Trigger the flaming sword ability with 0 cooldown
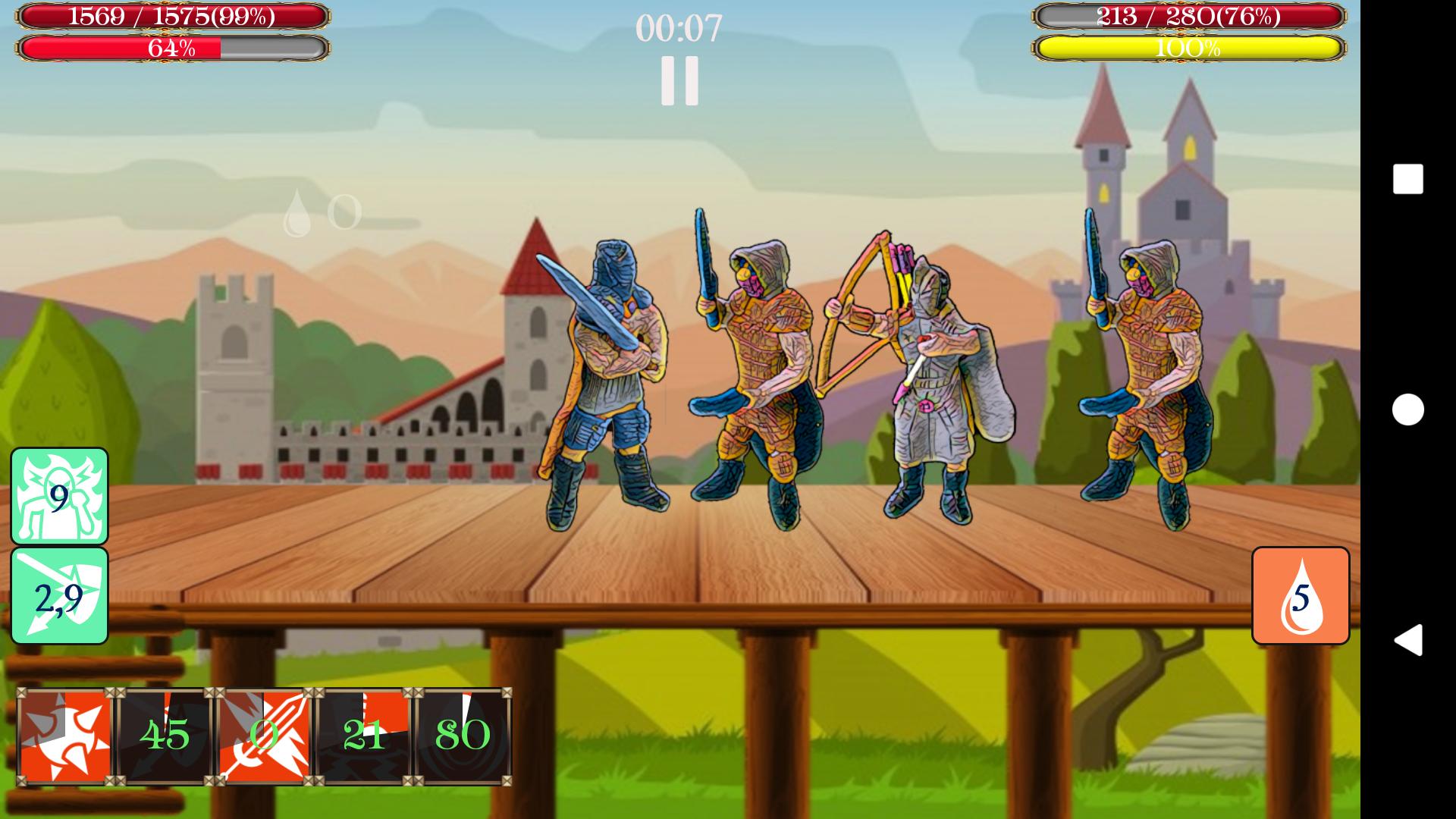Viewport: 1456px width, 819px height. (x=262, y=732)
